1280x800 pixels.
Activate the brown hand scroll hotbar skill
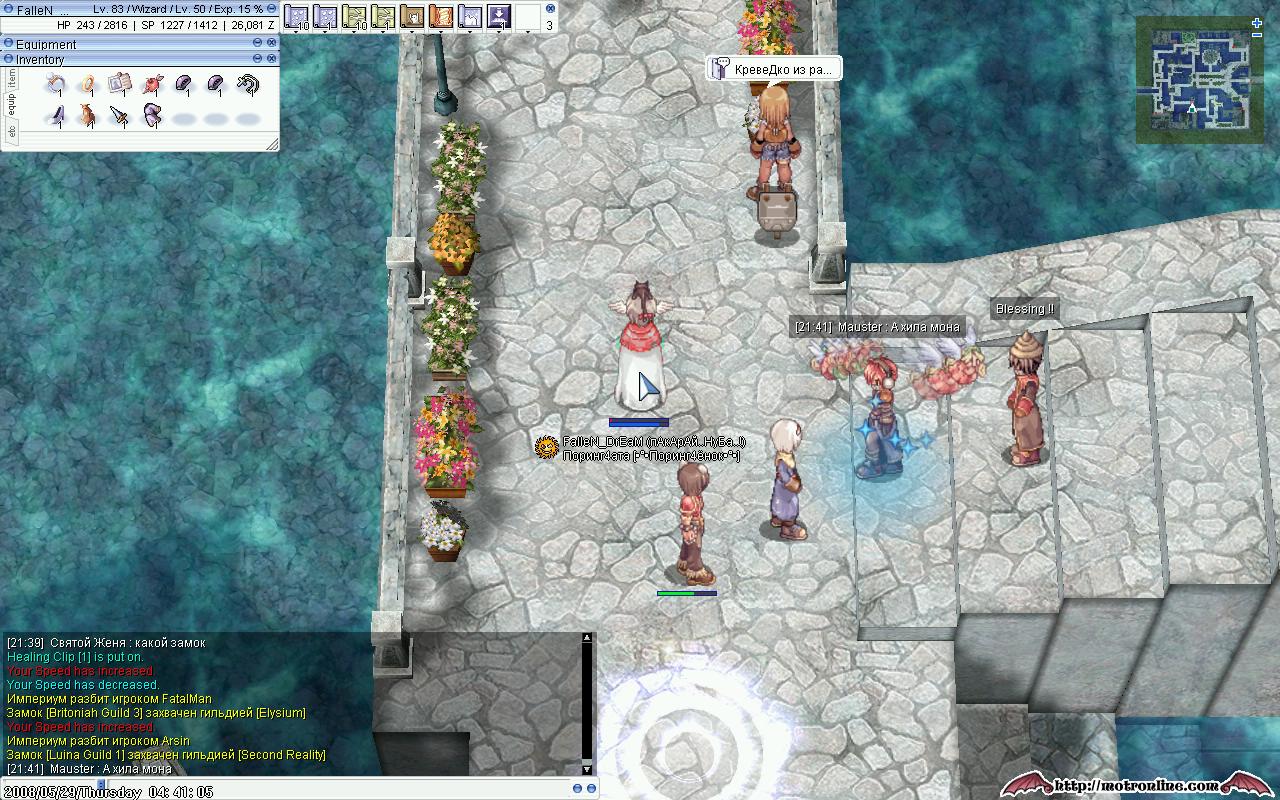point(411,16)
